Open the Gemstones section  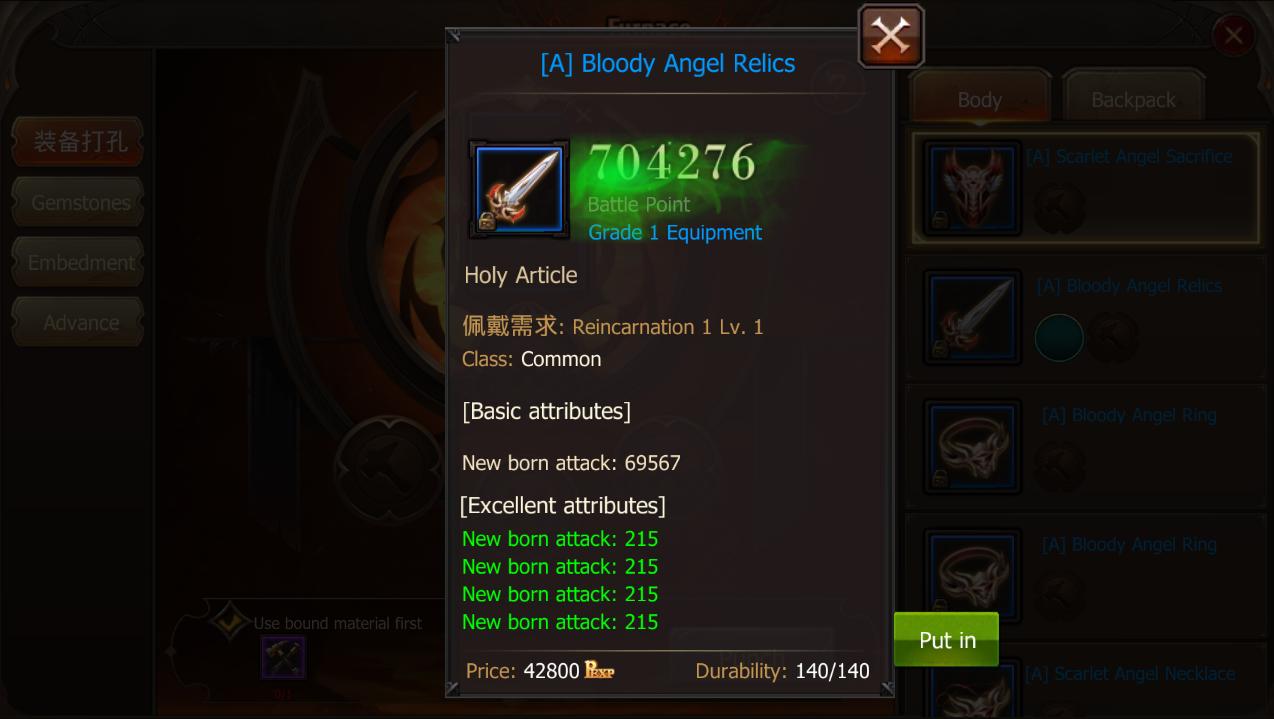[x=80, y=203]
